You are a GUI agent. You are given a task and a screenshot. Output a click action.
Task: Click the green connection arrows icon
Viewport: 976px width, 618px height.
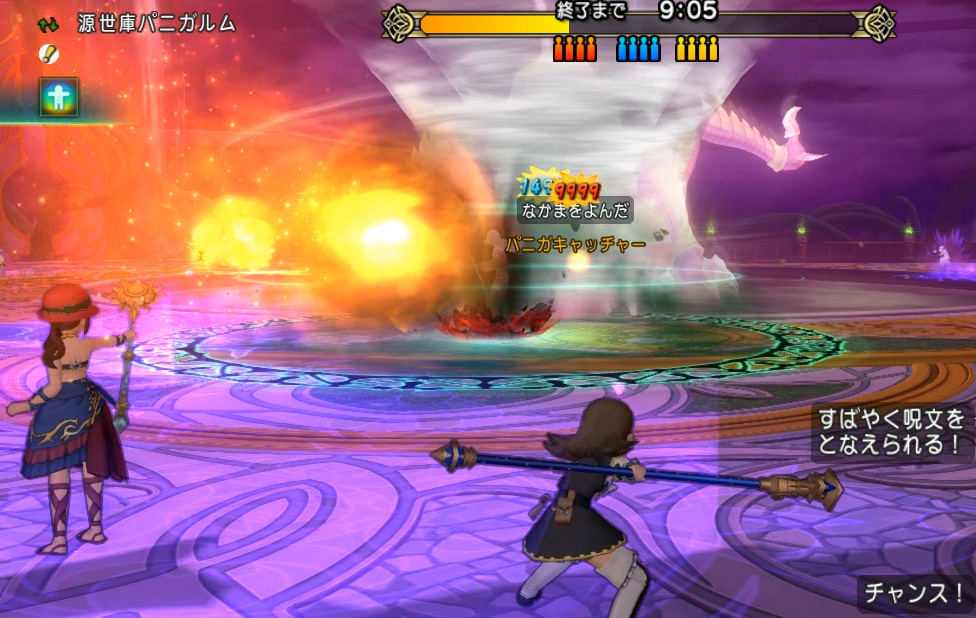pos(49,23)
